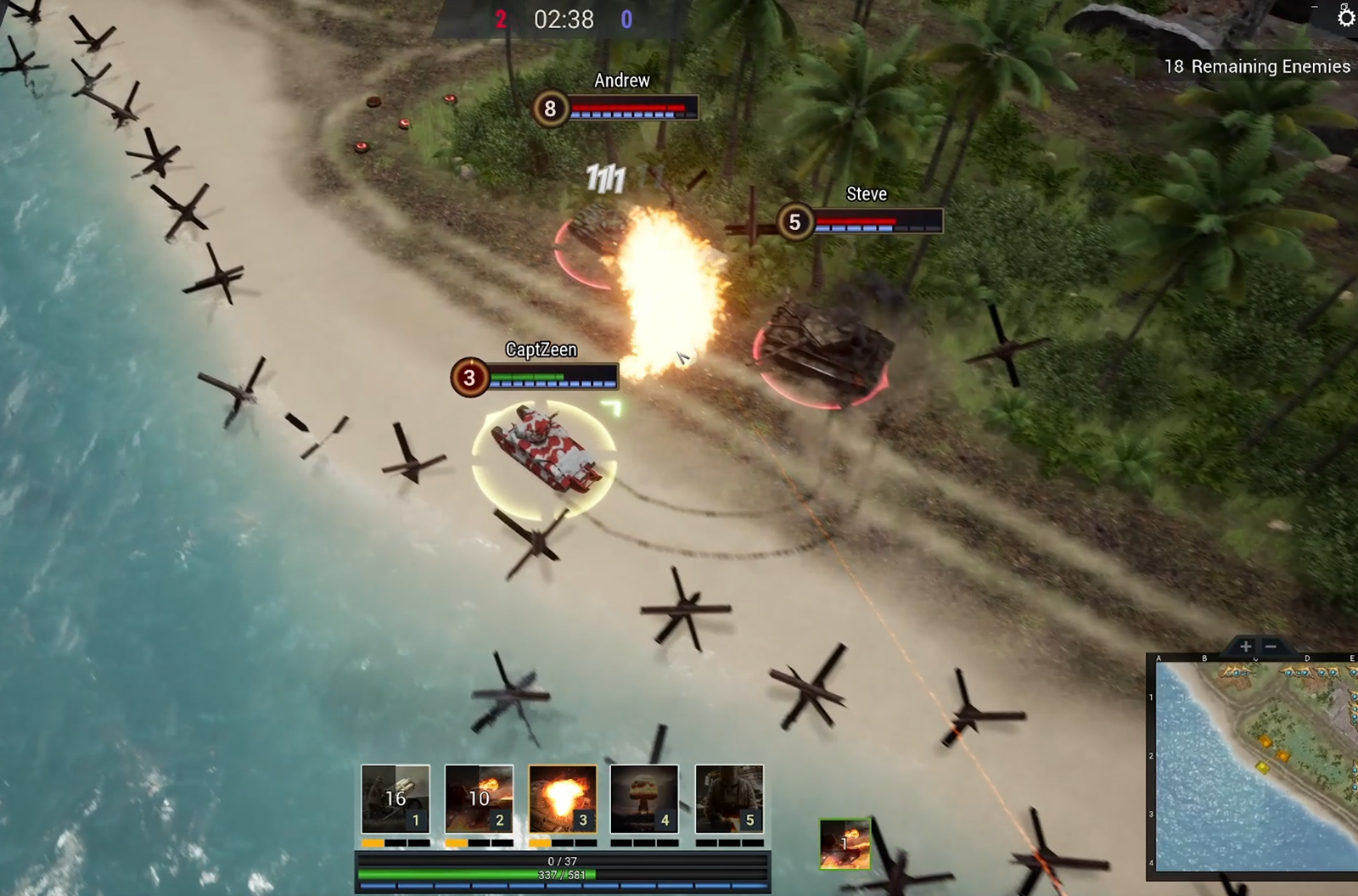
Task: Use the flaming shell ability in slot 2
Action: pyautogui.click(x=479, y=799)
